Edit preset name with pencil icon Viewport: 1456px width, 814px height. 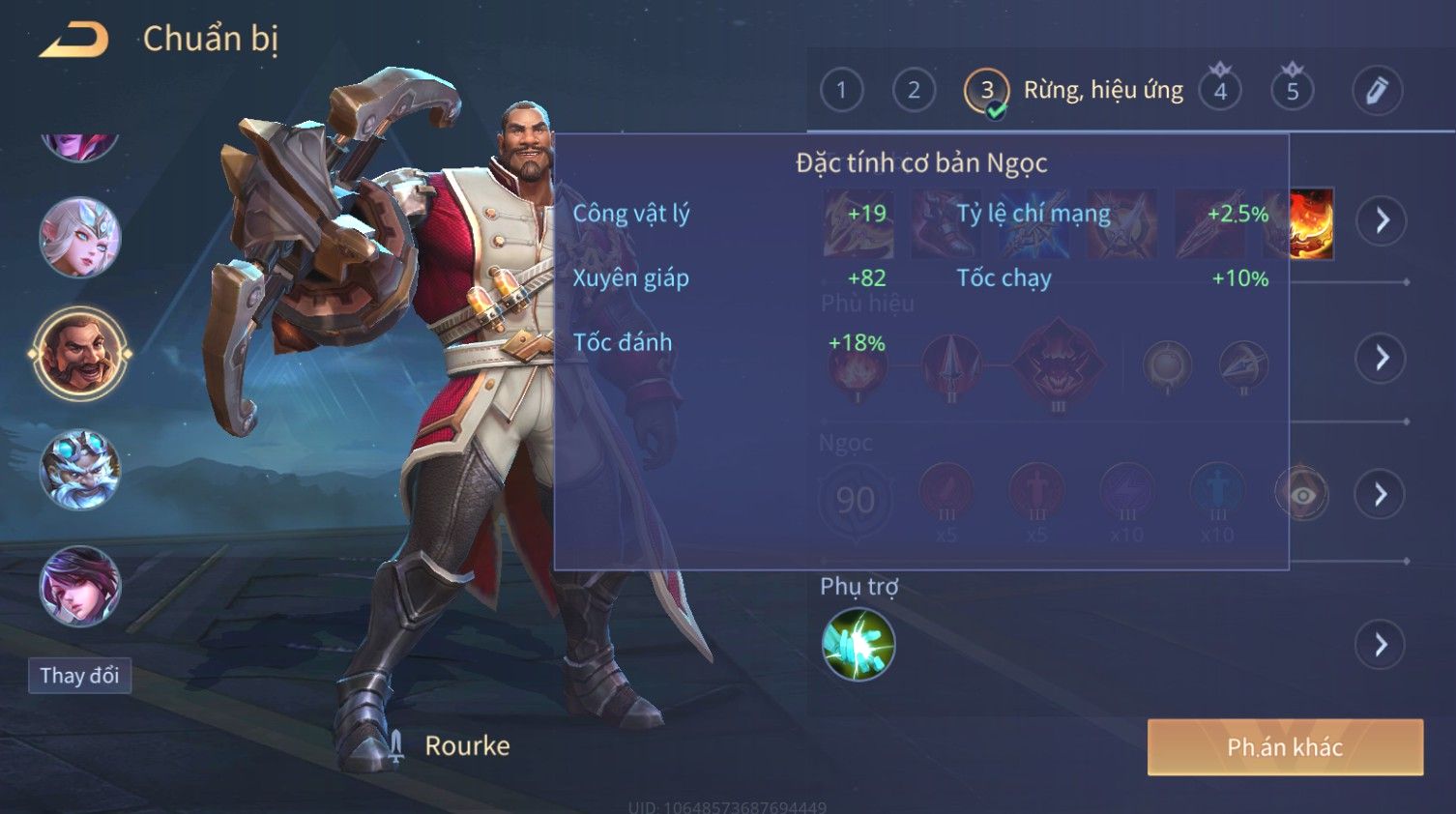(1377, 91)
